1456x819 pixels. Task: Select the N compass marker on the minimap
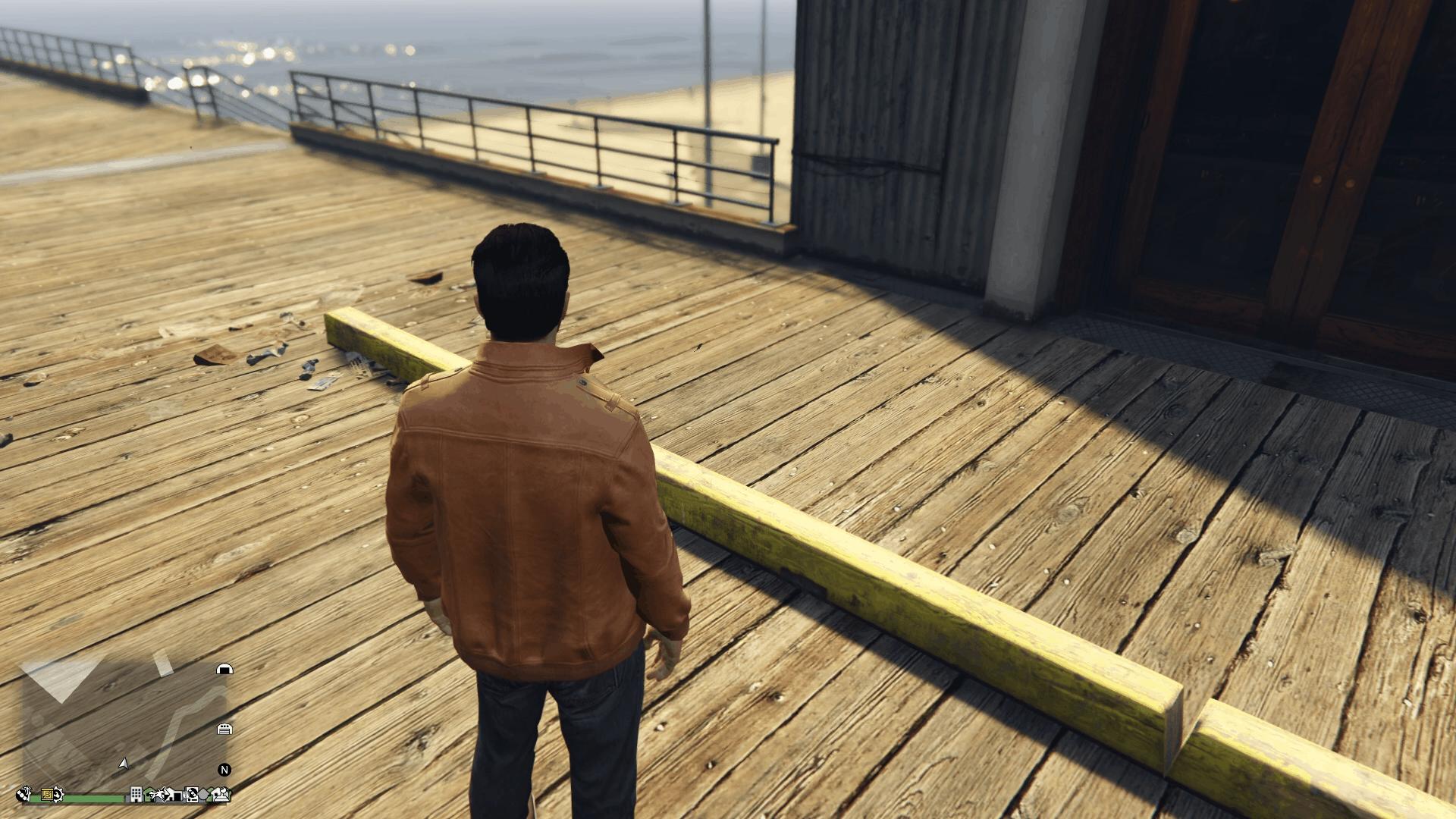224,770
